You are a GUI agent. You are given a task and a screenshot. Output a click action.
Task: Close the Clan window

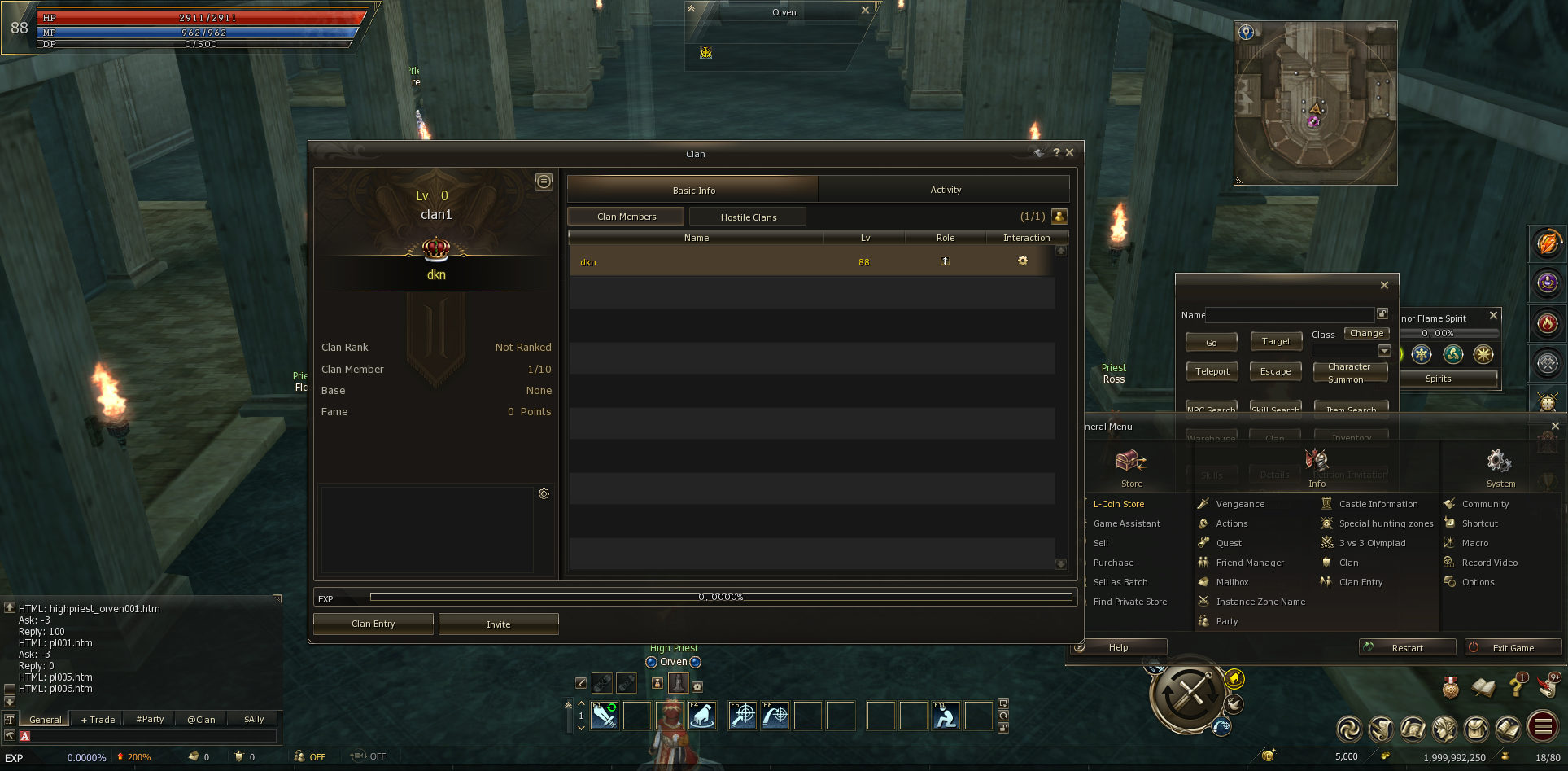1070,152
